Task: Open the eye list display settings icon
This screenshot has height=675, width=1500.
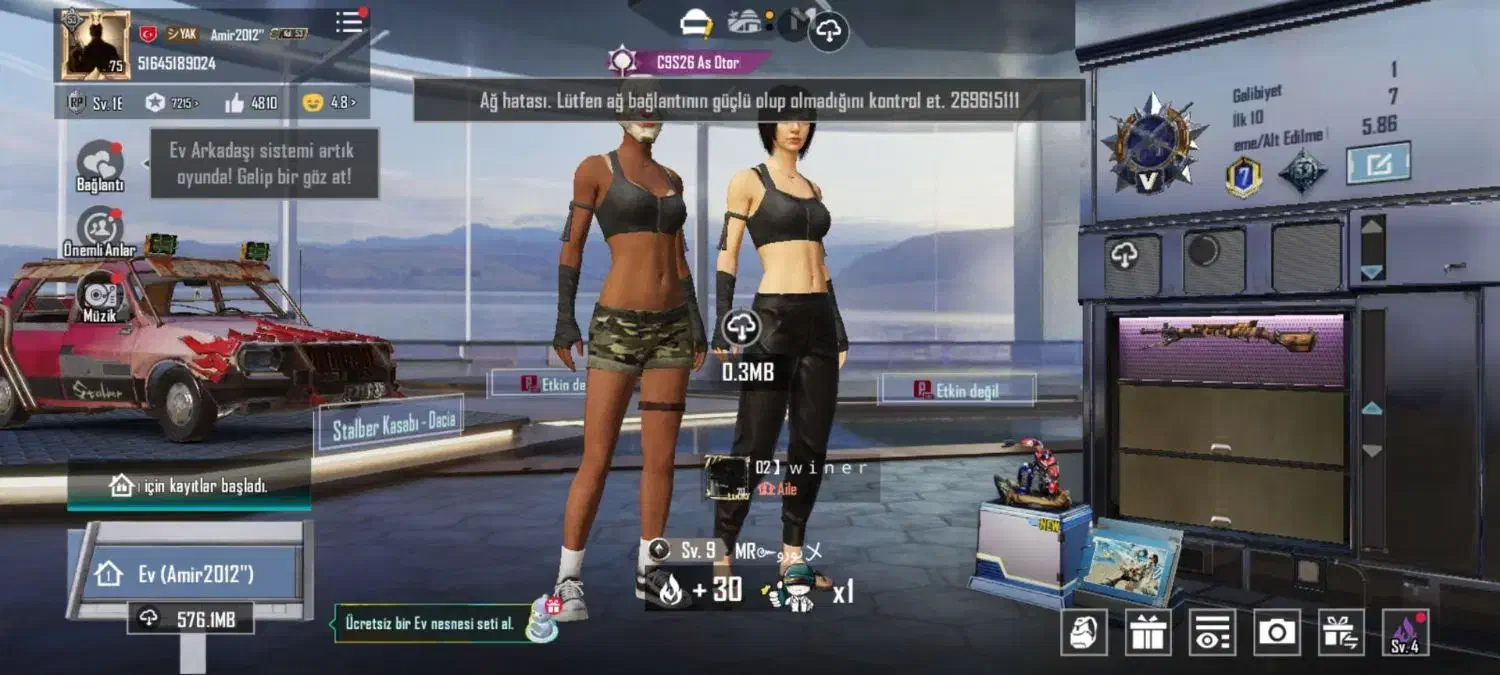Action: (1212, 632)
